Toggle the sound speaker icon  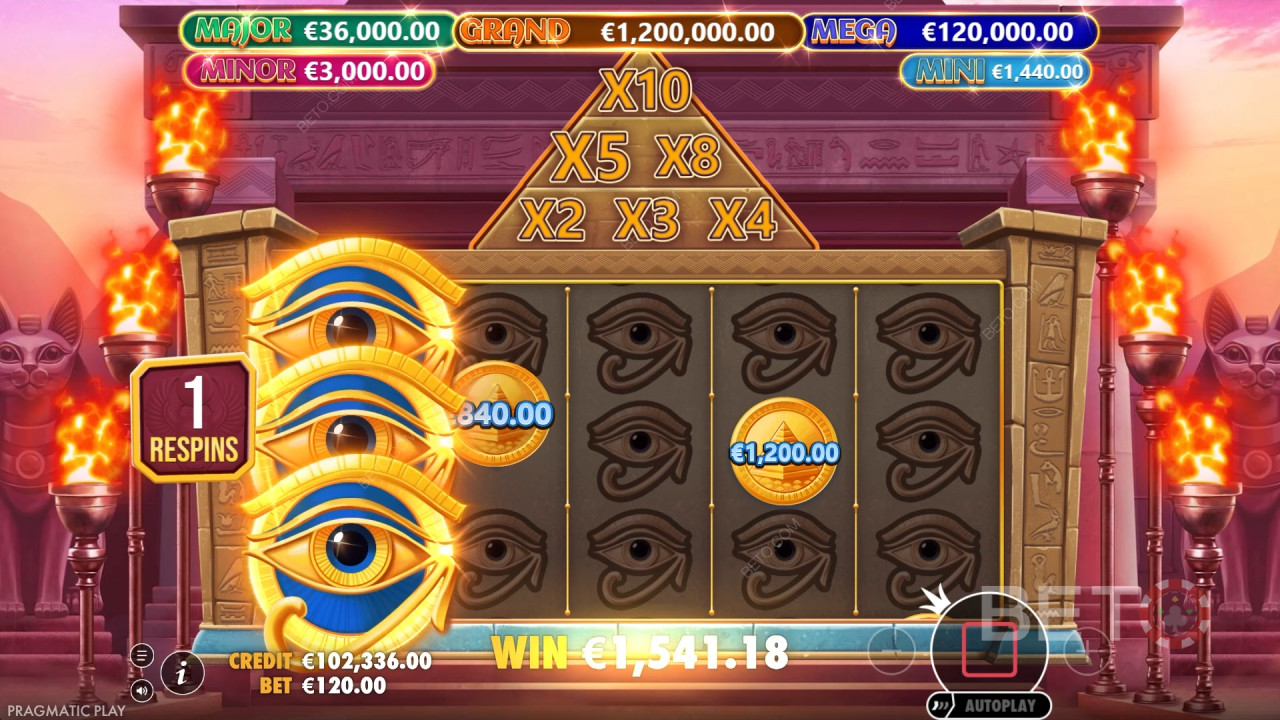click(x=142, y=689)
